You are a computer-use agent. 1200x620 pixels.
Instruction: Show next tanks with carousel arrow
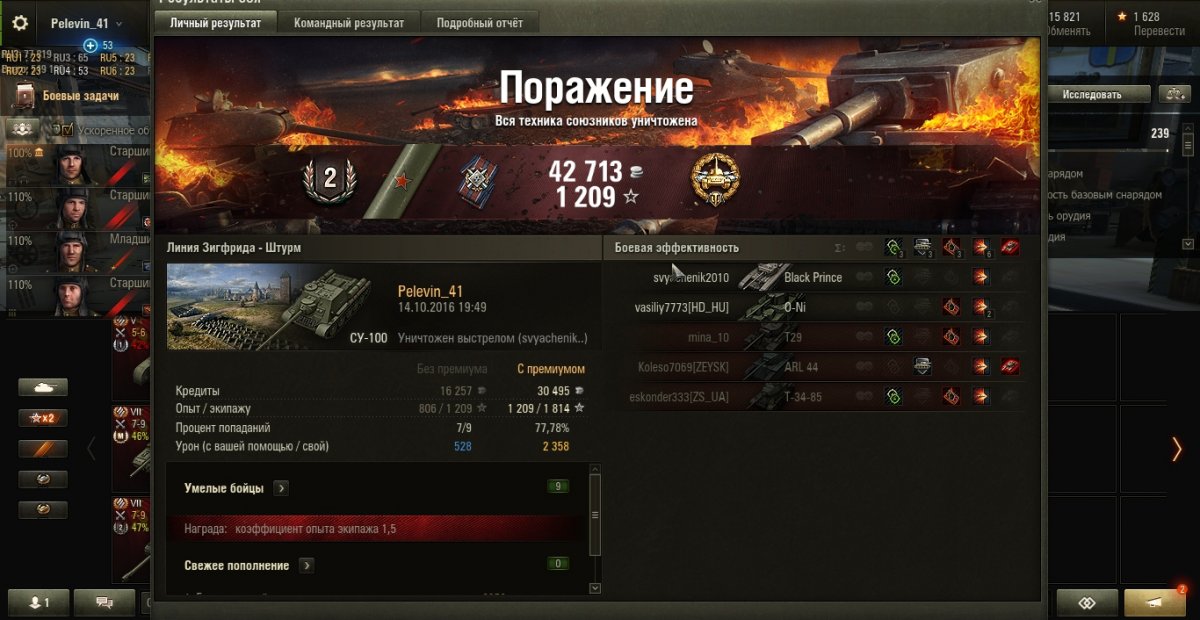pos(1177,449)
